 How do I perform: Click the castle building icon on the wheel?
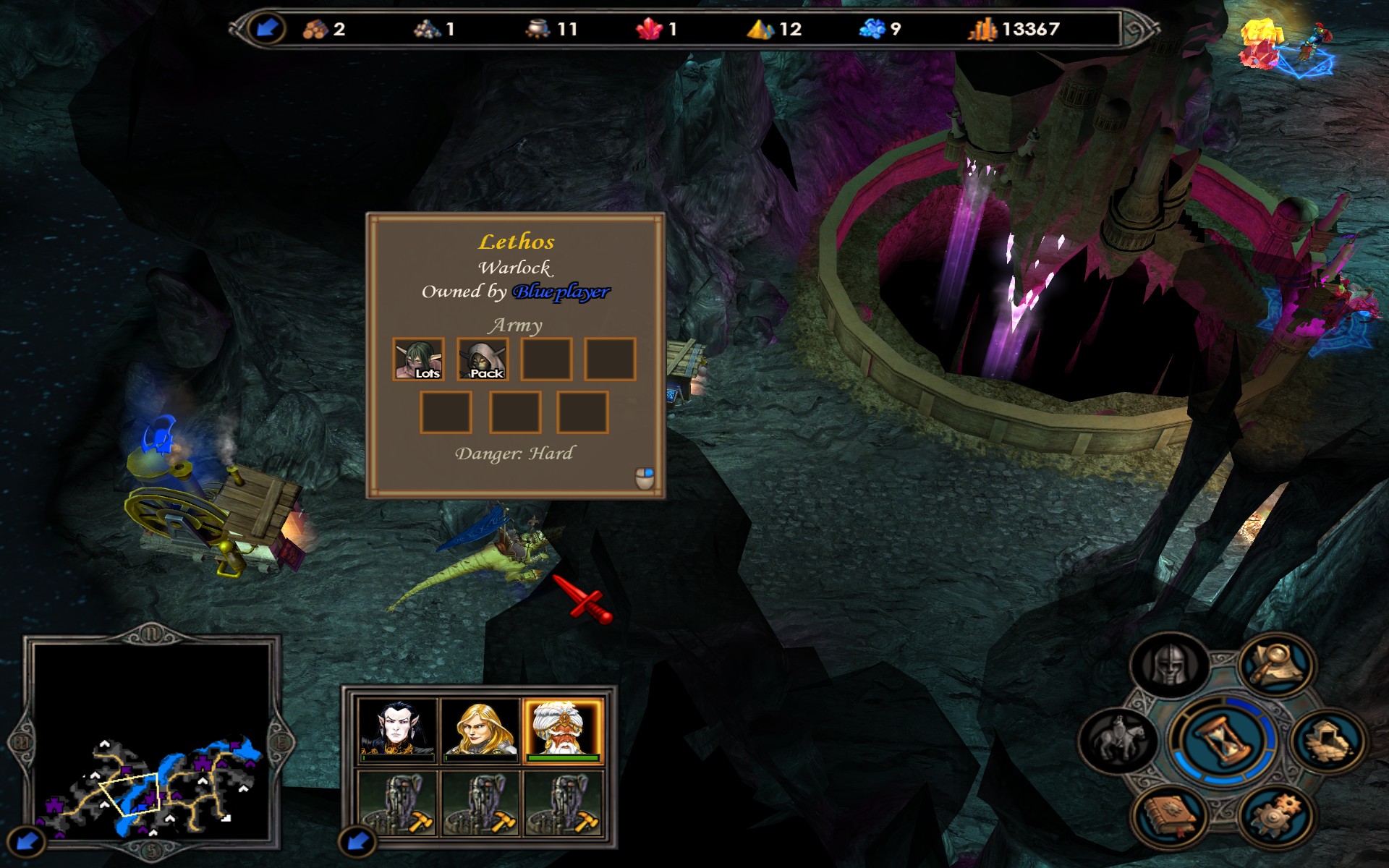[1328, 741]
